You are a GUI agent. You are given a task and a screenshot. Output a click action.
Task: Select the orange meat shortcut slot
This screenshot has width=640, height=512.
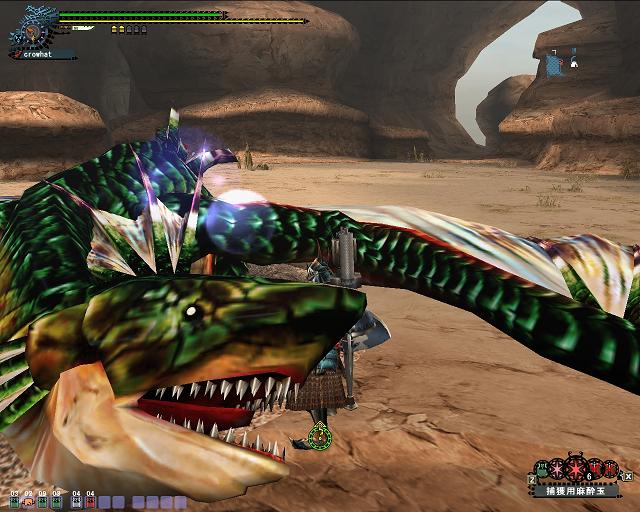click(28, 501)
